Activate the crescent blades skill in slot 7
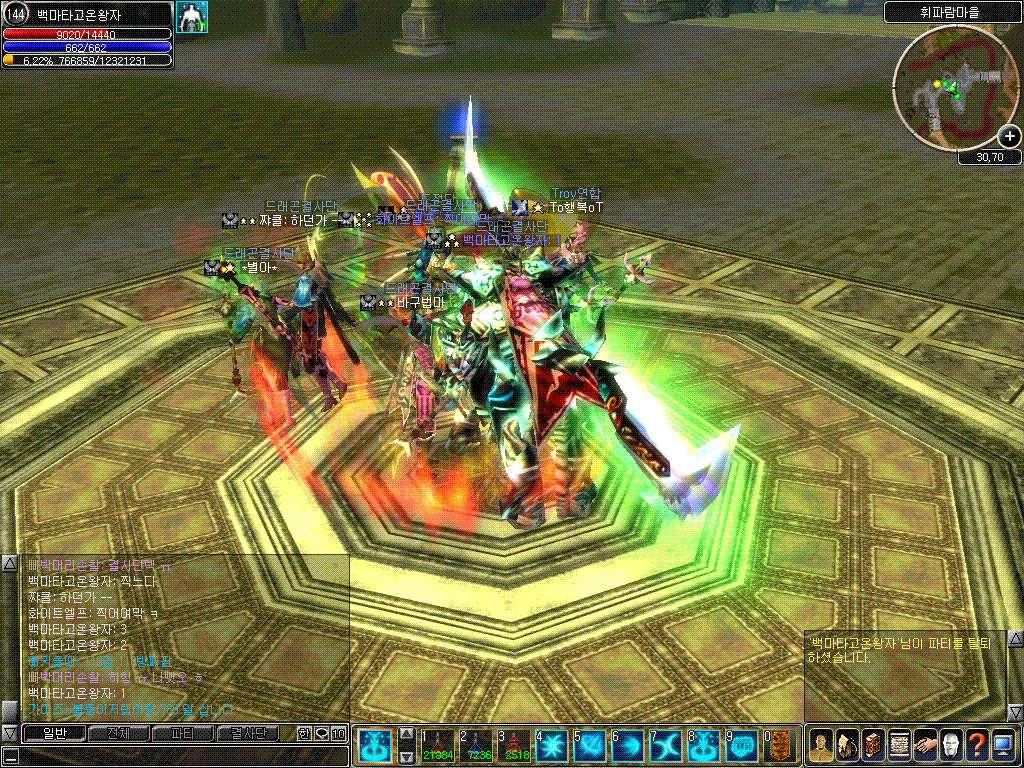This screenshot has height=768, width=1024. click(666, 744)
